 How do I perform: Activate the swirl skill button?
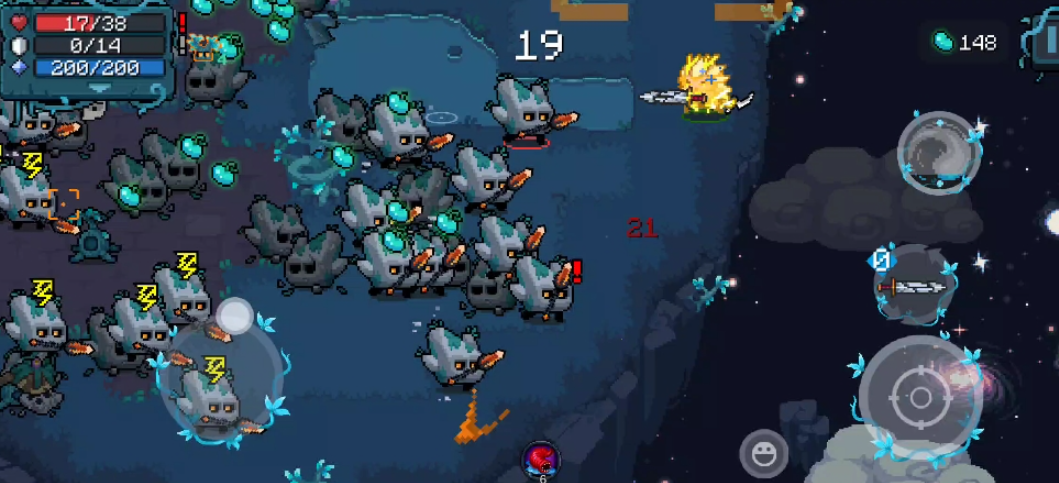pos(938,152)
